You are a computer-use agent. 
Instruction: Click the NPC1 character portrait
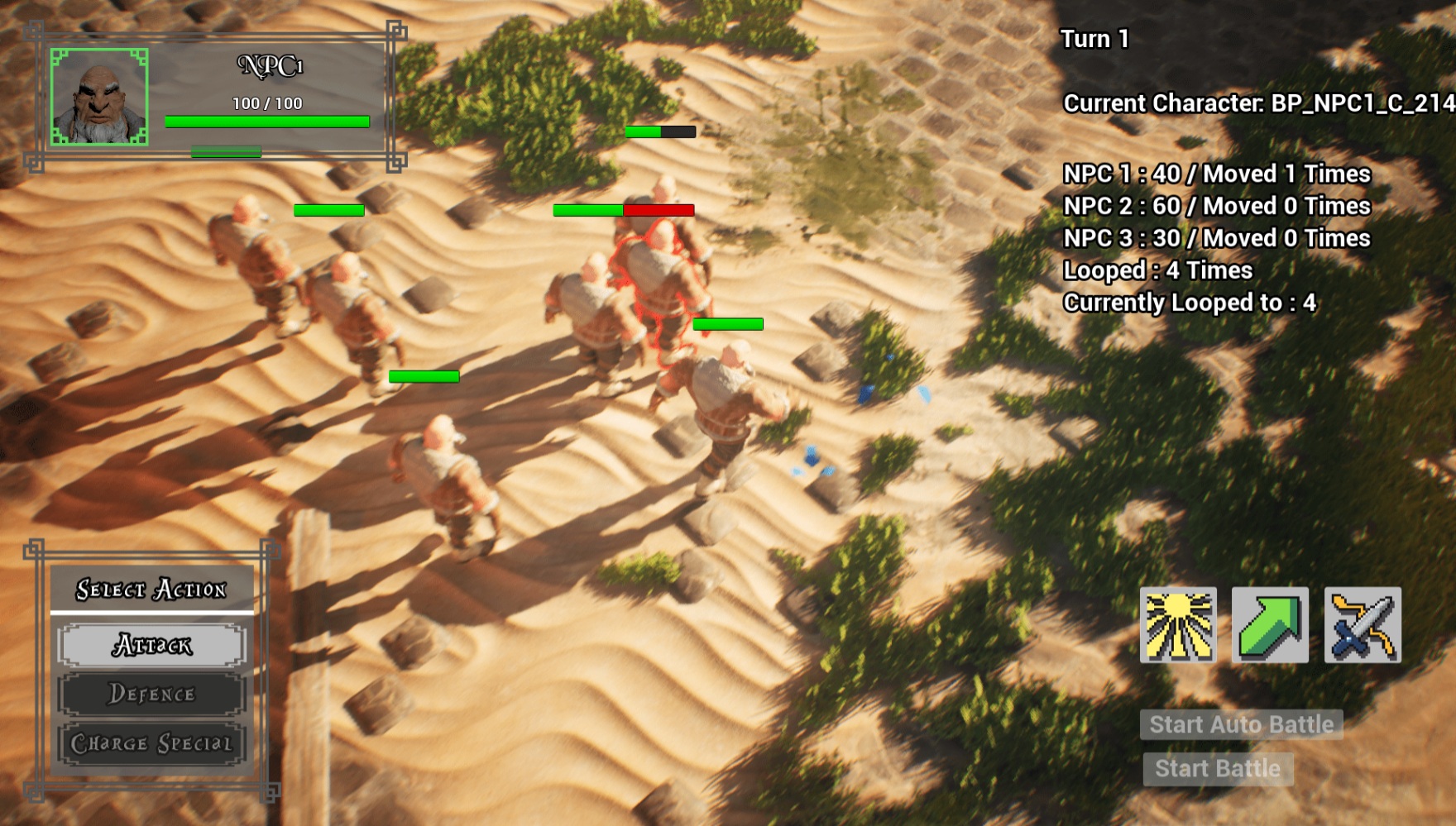99,97
